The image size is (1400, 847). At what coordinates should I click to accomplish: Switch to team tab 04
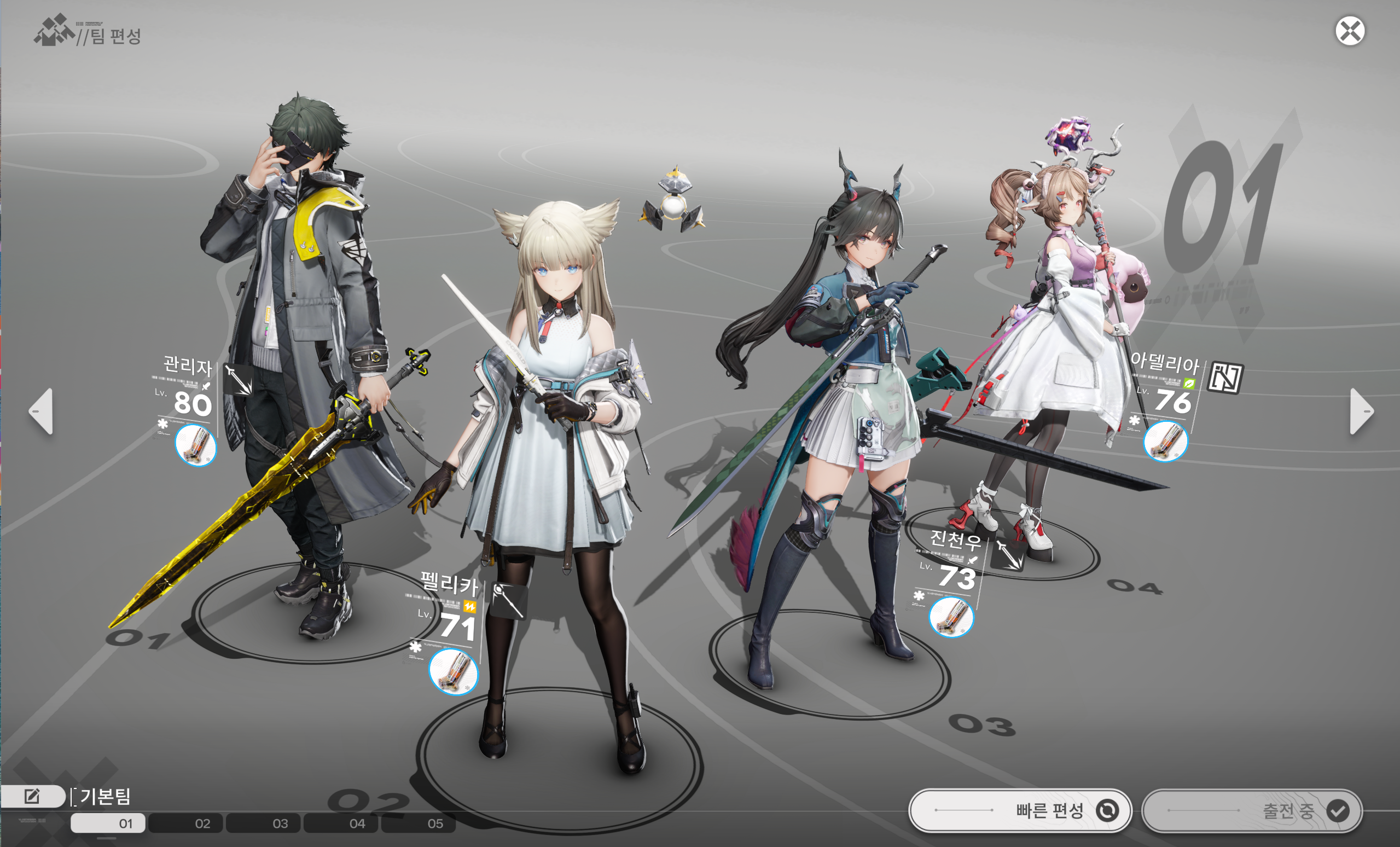click(x=340, y=823)
